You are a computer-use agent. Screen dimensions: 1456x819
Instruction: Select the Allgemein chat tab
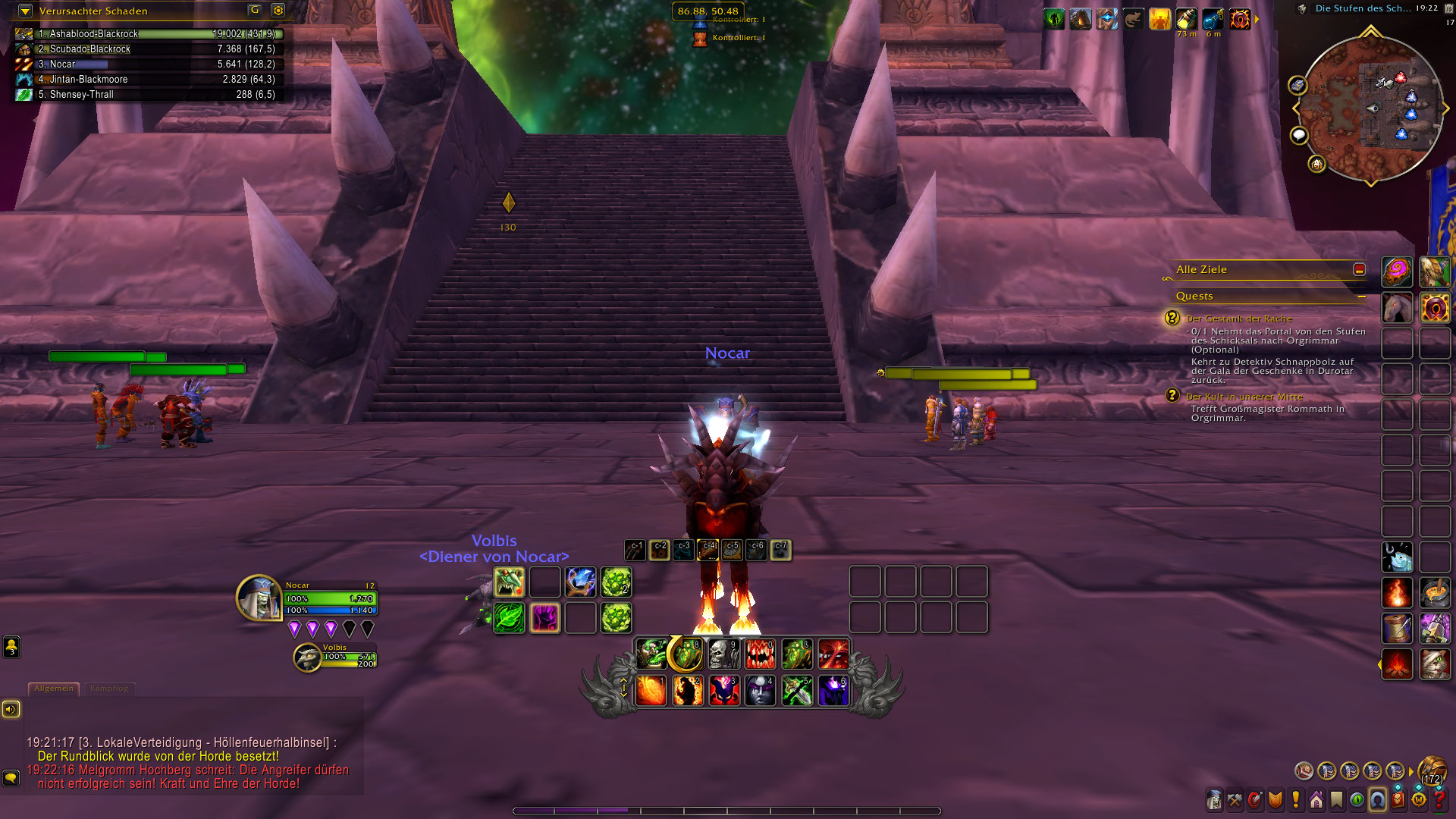click(x=54, y=689)
